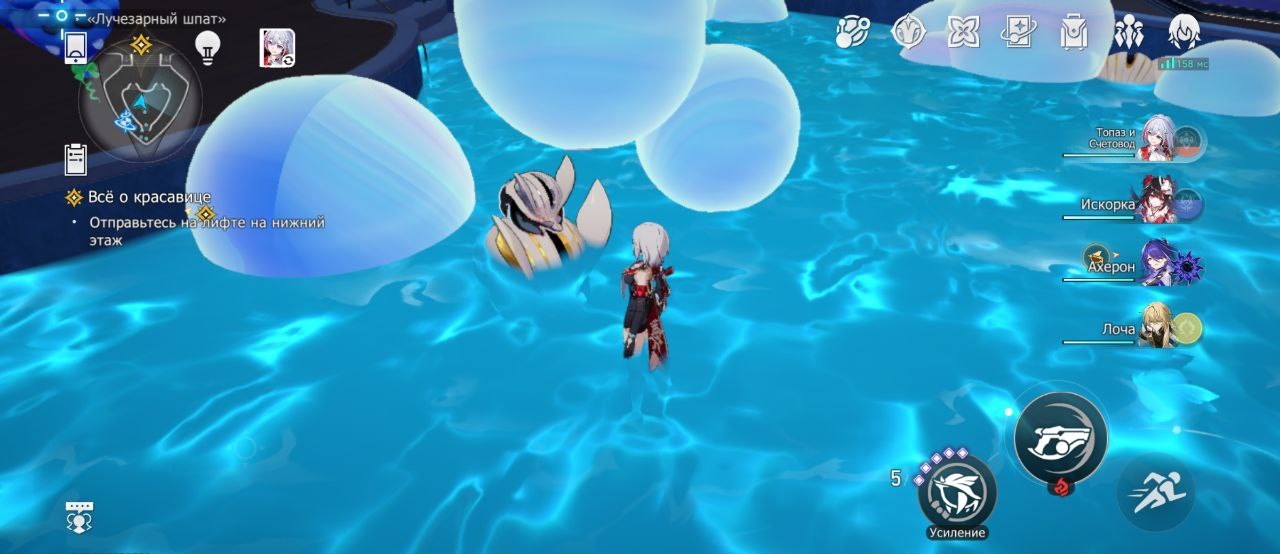Image resolution: width=1280 pixels, height=554 pixels.
Task: Switch to Лоча
Action: point(1158,328)
